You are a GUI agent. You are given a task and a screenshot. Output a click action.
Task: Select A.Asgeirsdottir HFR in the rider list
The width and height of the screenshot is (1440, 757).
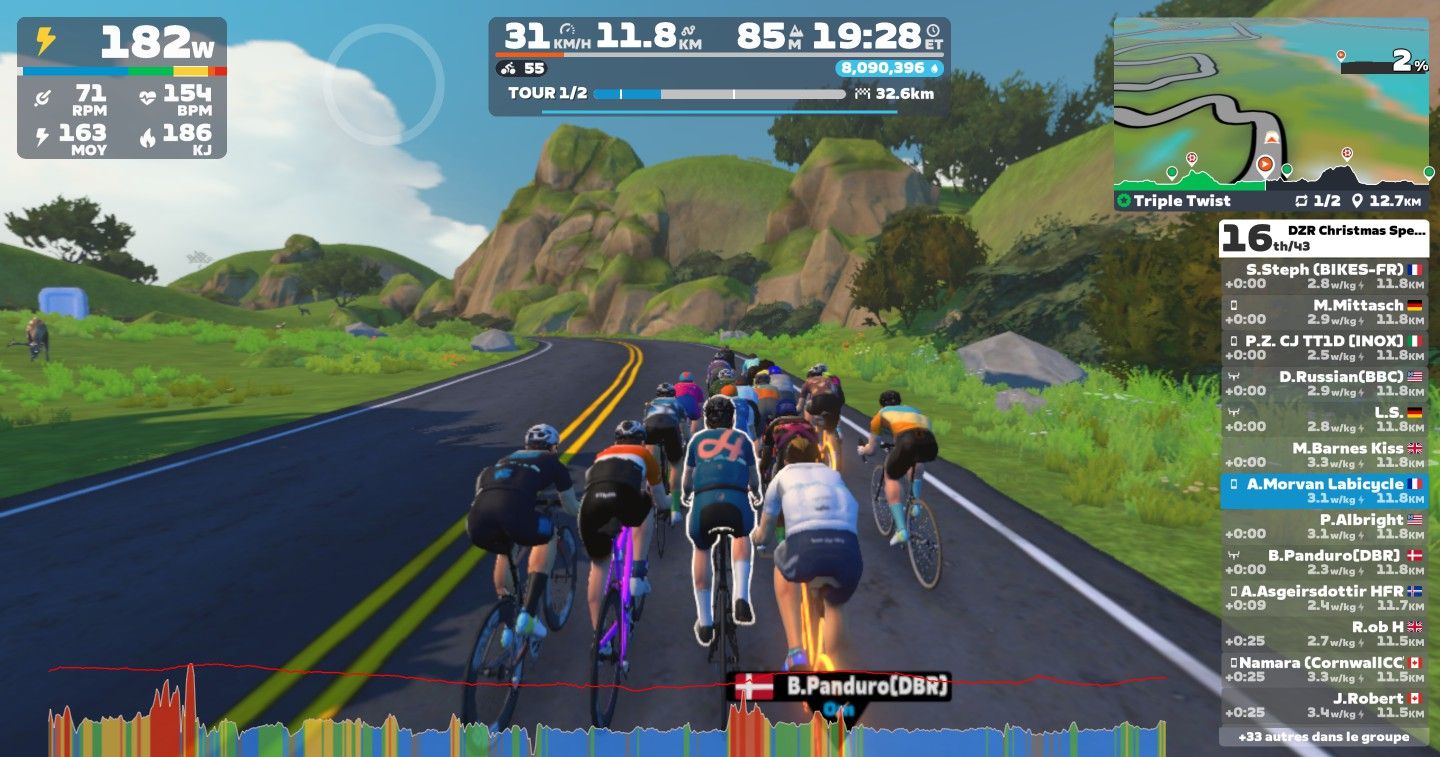point(1324,598)
